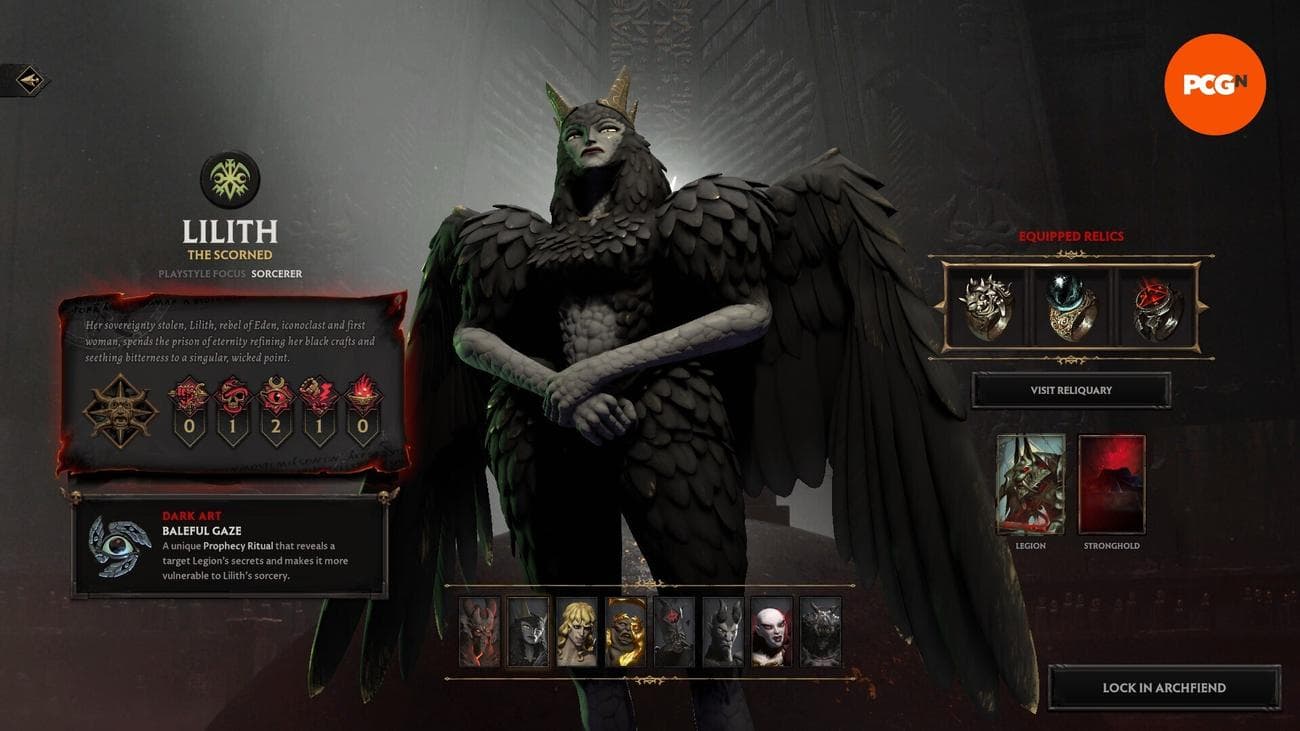The width and height of the screenshot is (1300, 731).
Task: Select the red pentagram ring relic
Action: pyautogui.click(x=1157, y=306)
